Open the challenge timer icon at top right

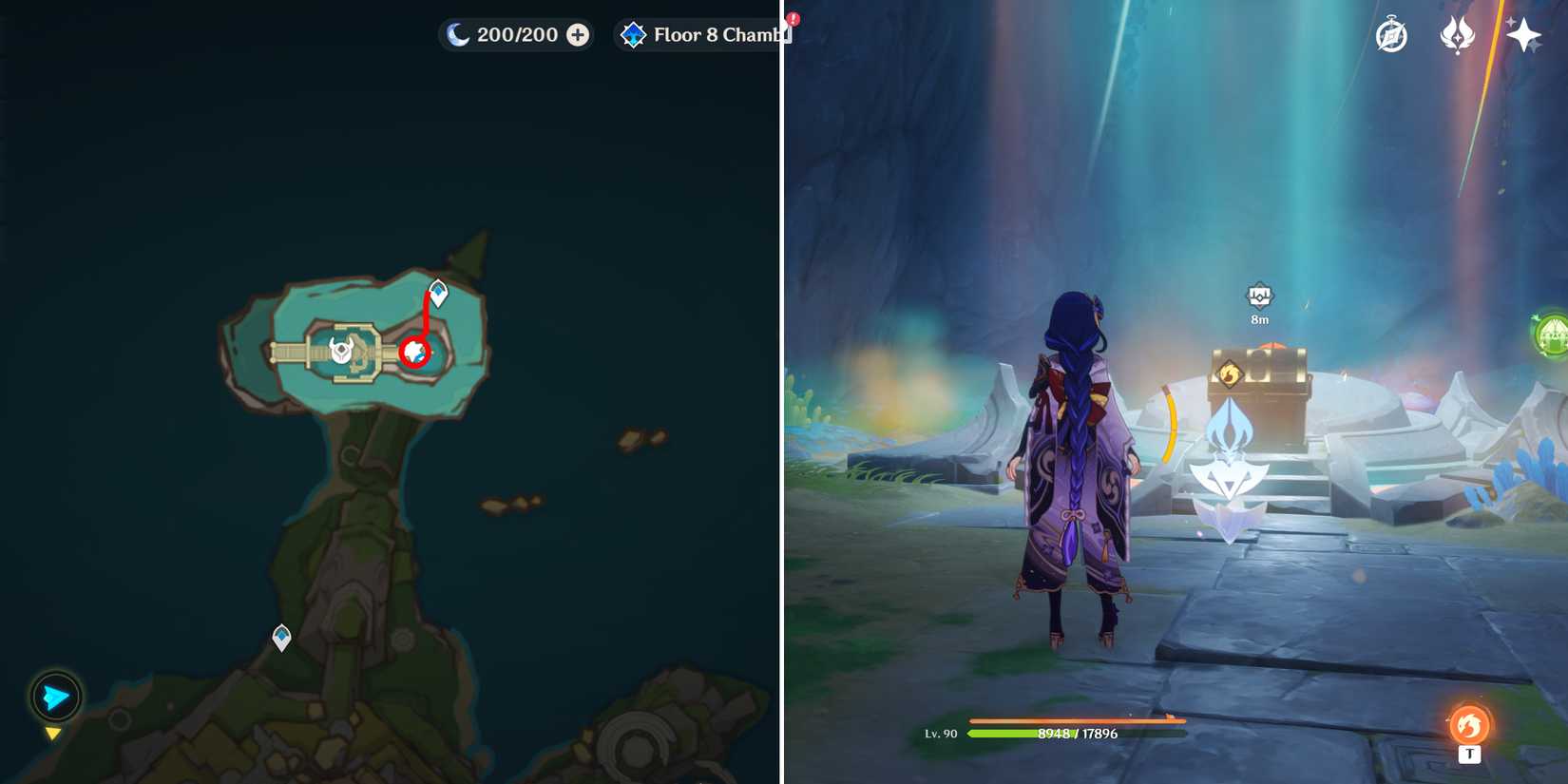(1389, 34)
